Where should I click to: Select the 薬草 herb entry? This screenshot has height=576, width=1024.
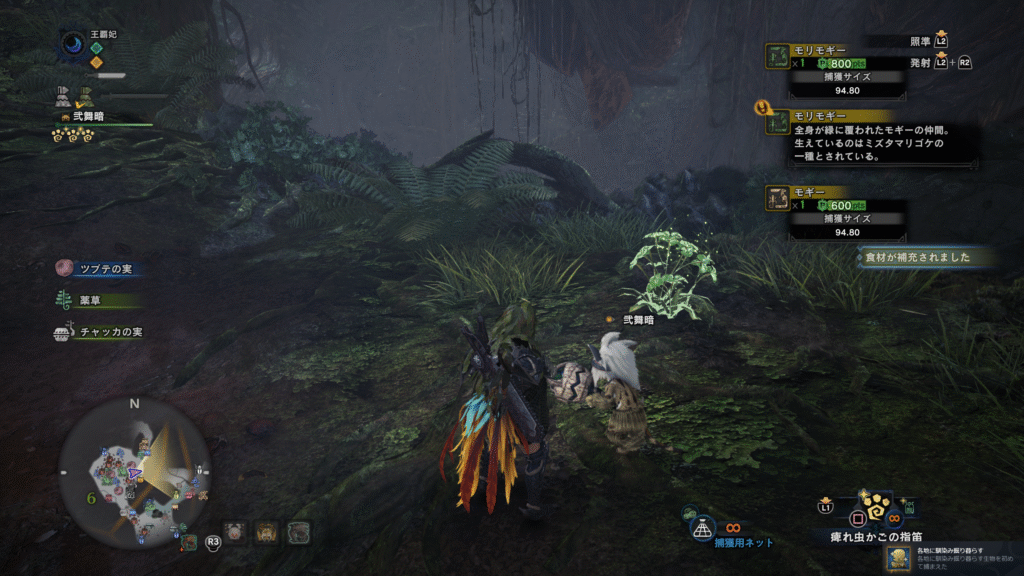pyautogui.click(x=98, y=299)
